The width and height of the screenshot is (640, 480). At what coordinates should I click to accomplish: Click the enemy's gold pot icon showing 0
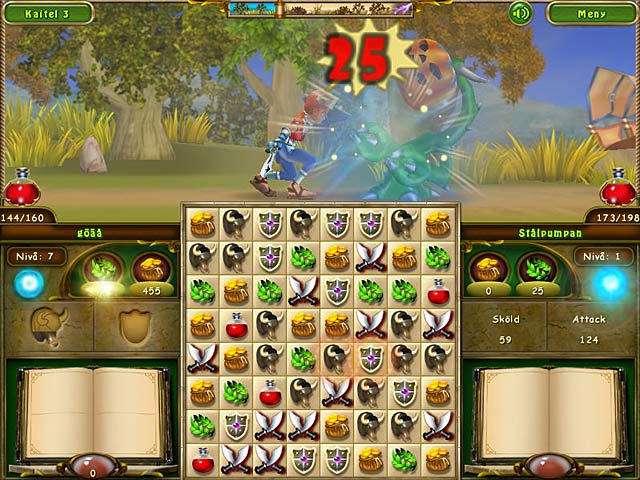(x=487, y=269)
